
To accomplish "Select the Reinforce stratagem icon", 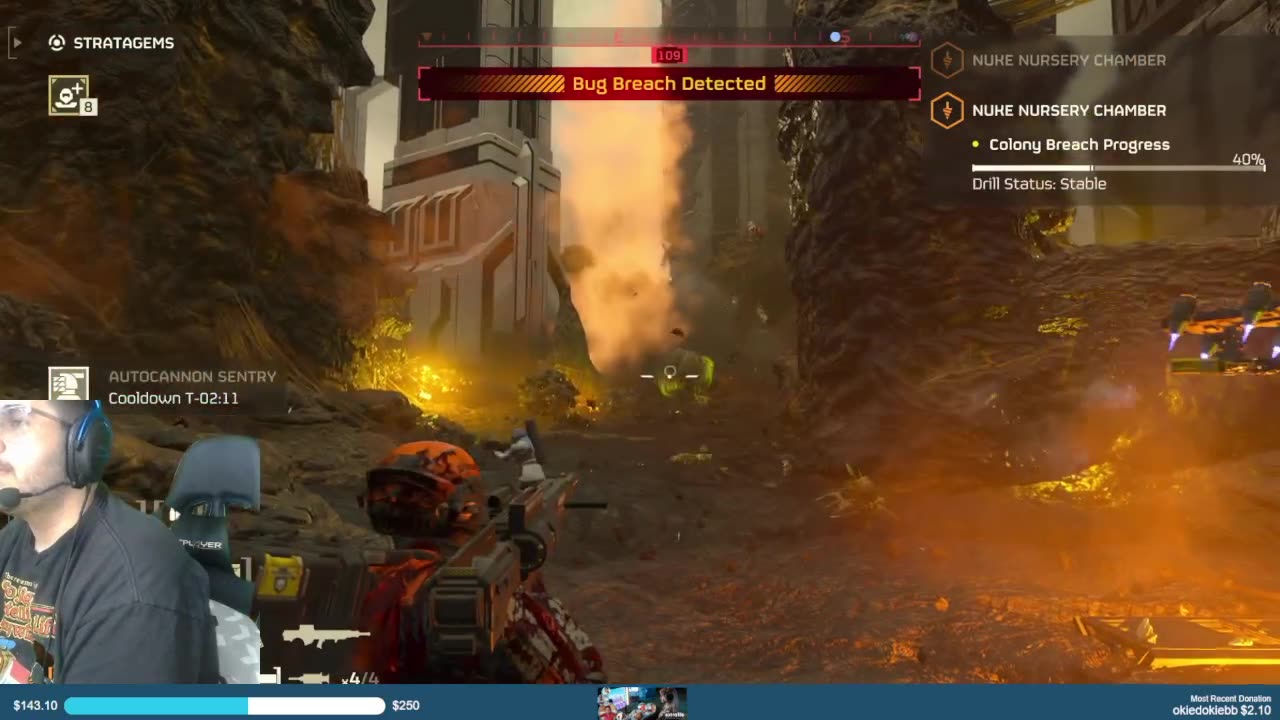I will (x=68, y=95).
